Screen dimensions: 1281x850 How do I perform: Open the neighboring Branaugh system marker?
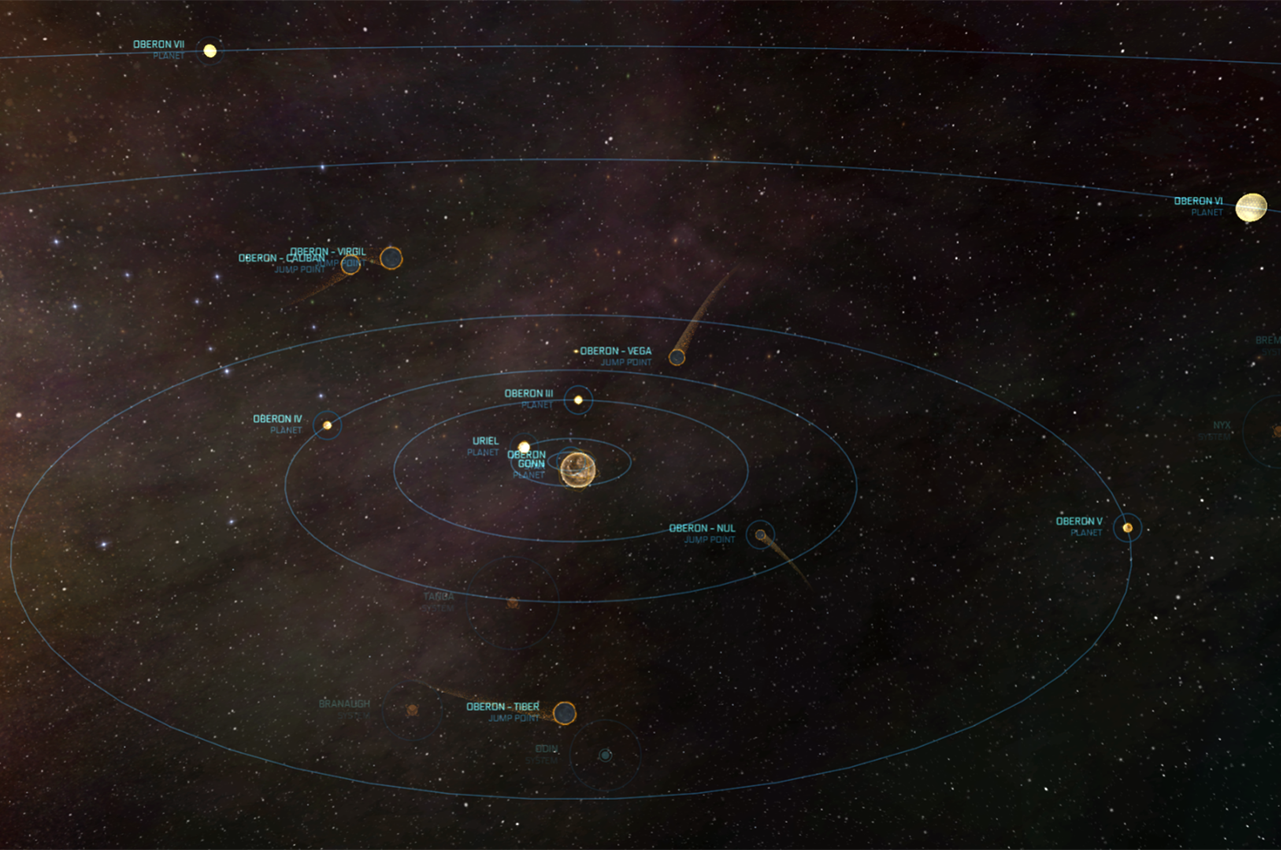pos(412,710)
